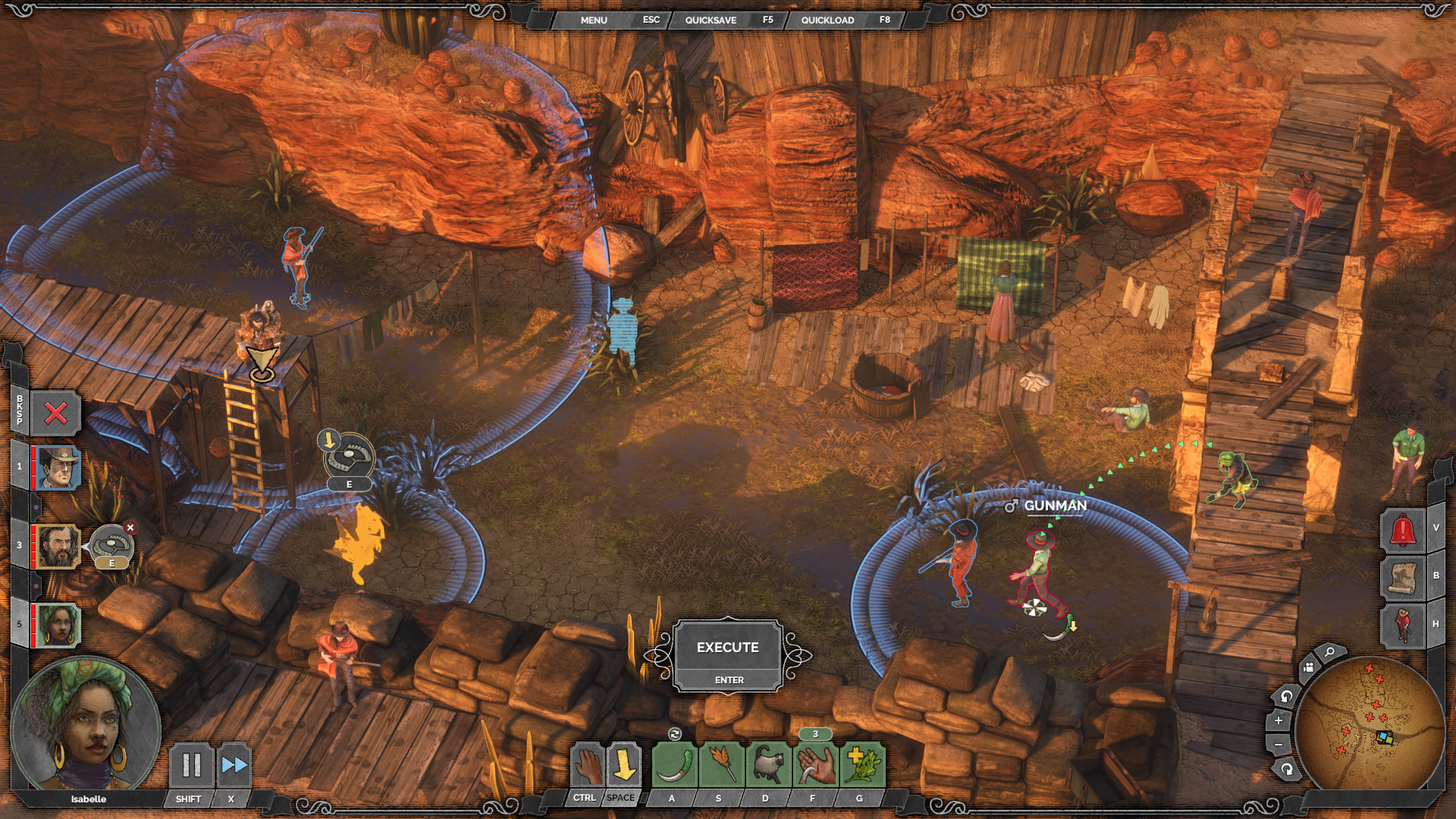
Task: Enable fast-forward game speed
Action: 234,767
